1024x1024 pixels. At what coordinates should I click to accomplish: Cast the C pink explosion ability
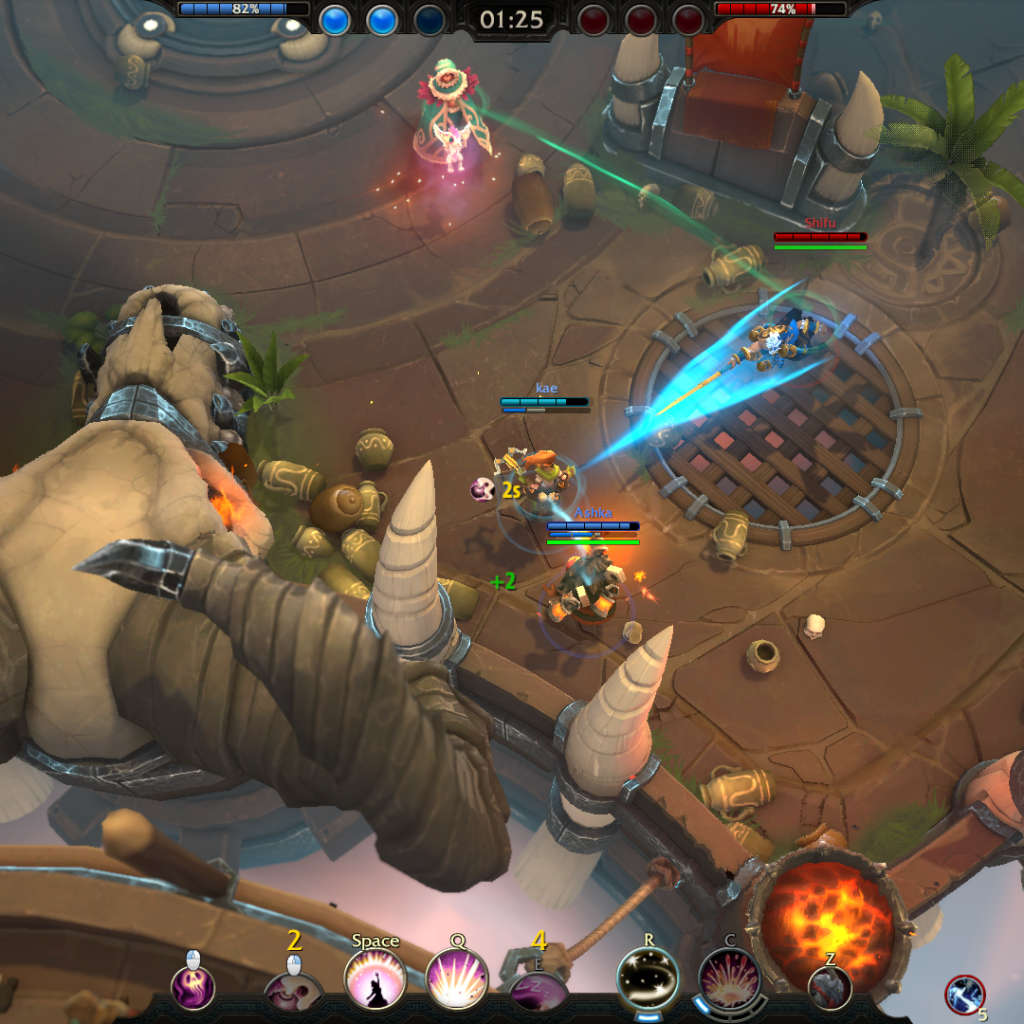pos(730,979)
